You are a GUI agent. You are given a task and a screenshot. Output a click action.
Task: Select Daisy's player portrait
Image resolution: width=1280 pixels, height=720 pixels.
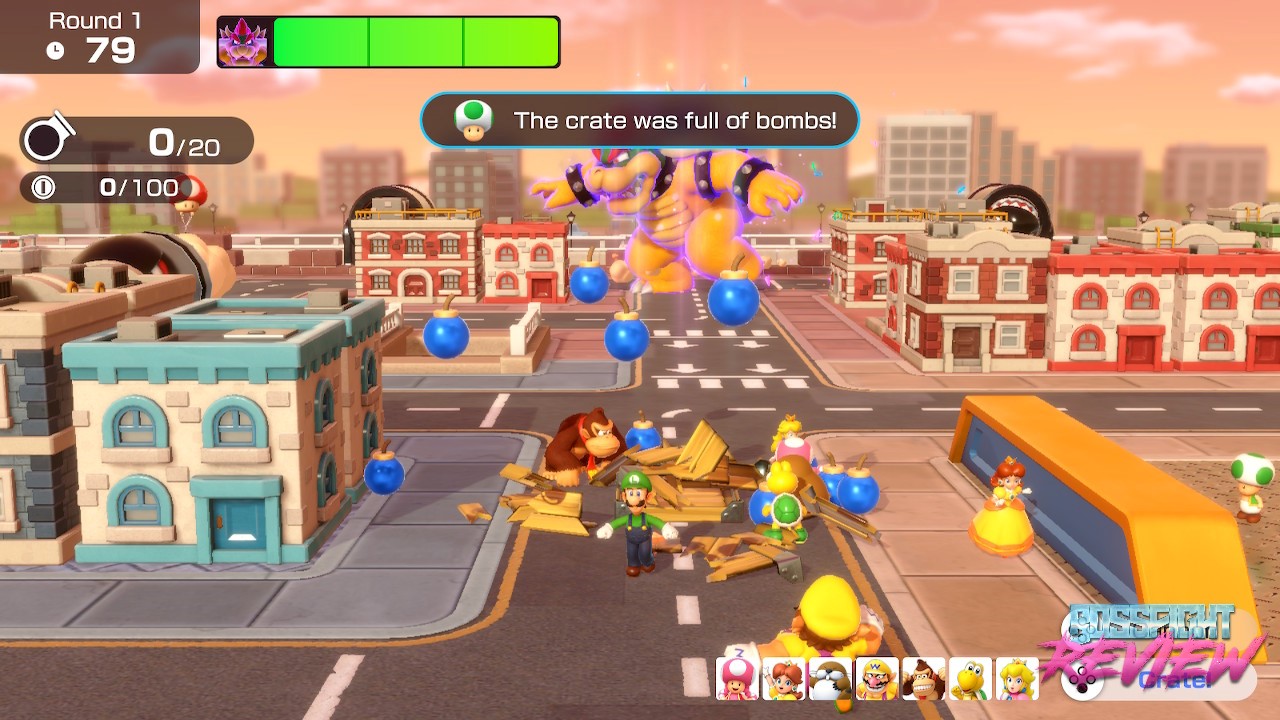coord(784,679)
